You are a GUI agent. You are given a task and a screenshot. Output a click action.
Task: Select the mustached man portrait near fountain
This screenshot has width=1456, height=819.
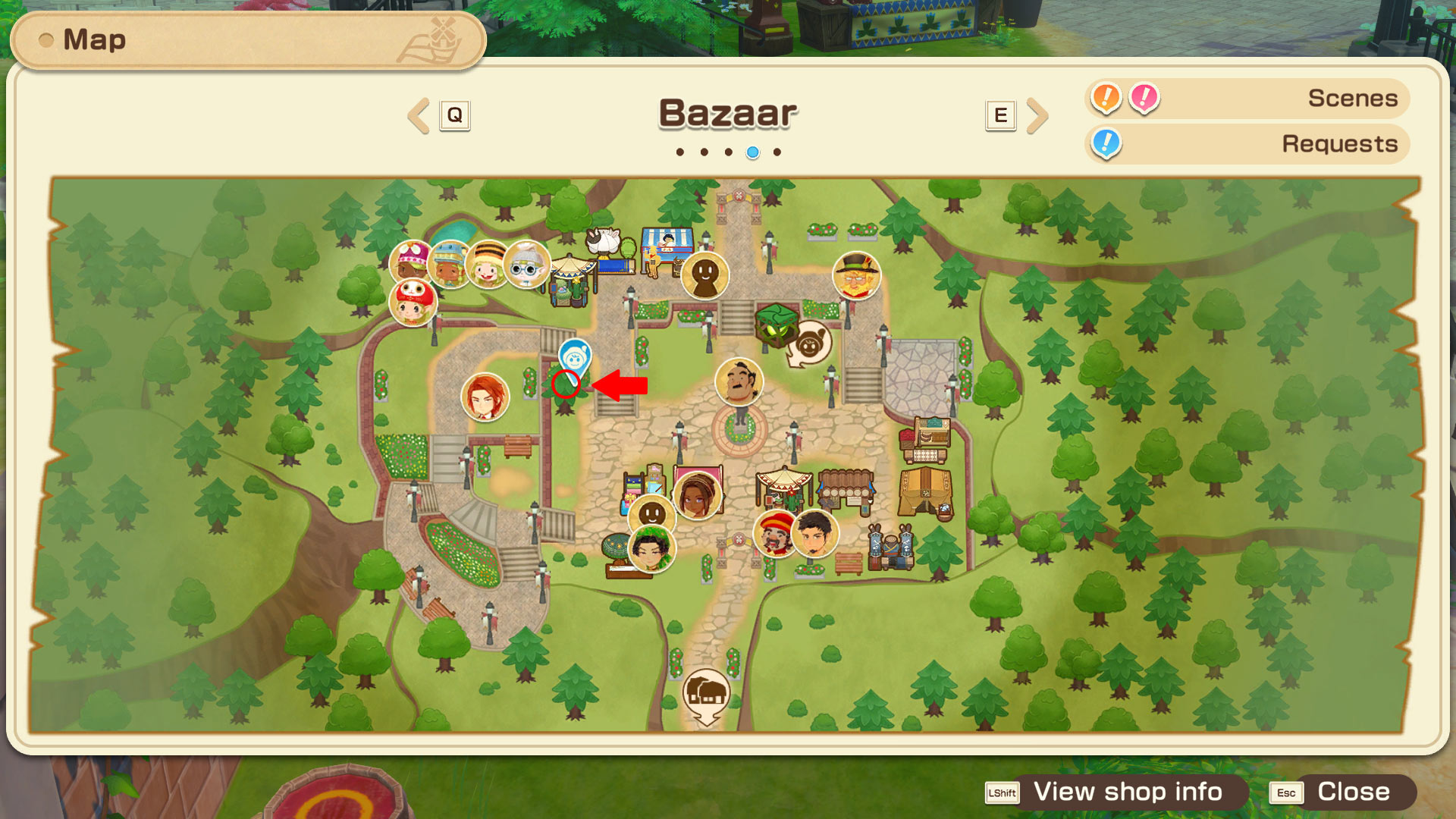coord(739,381)
